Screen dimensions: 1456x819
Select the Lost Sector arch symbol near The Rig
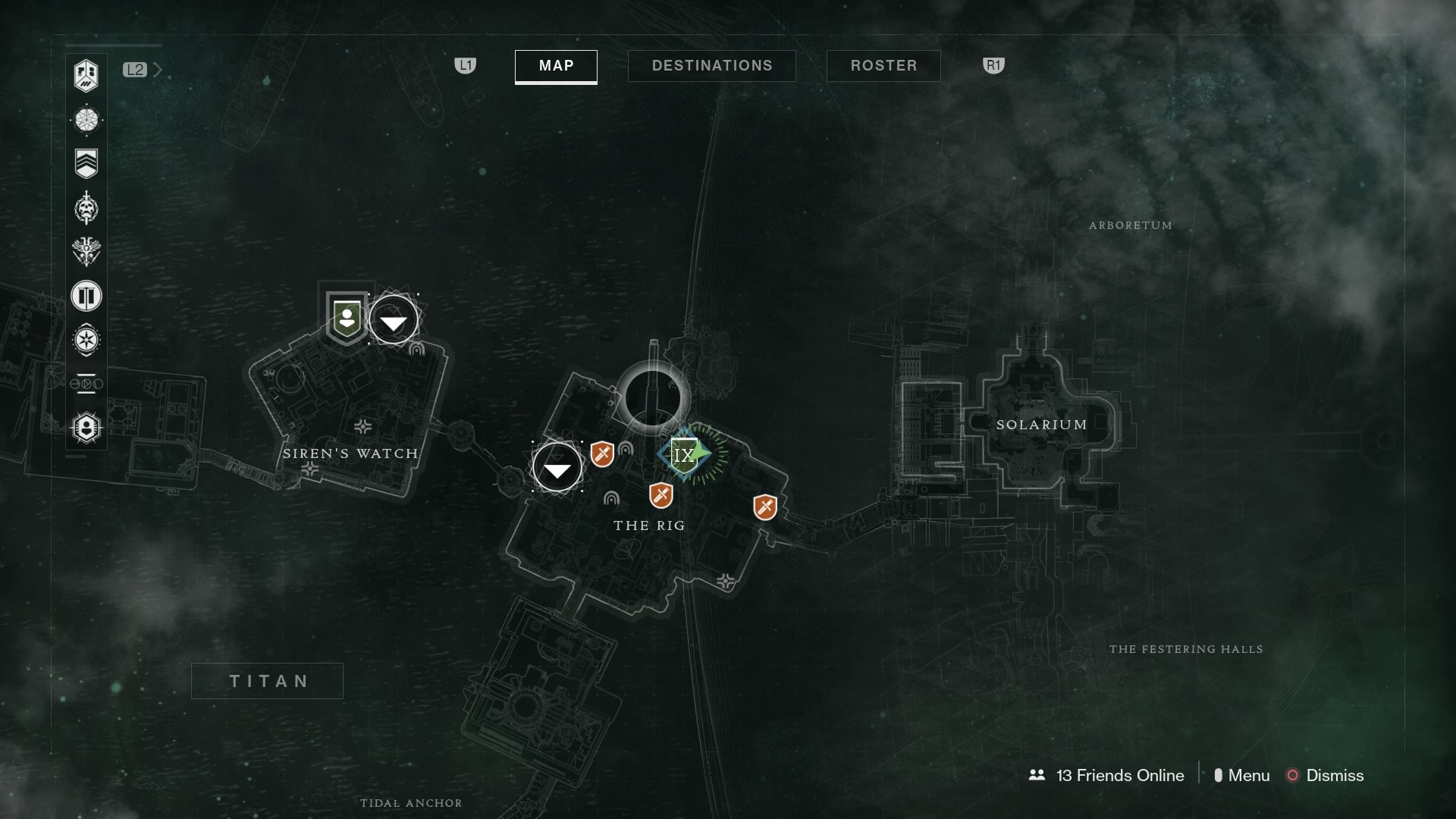pyautogui.click(x=612, y=500)
